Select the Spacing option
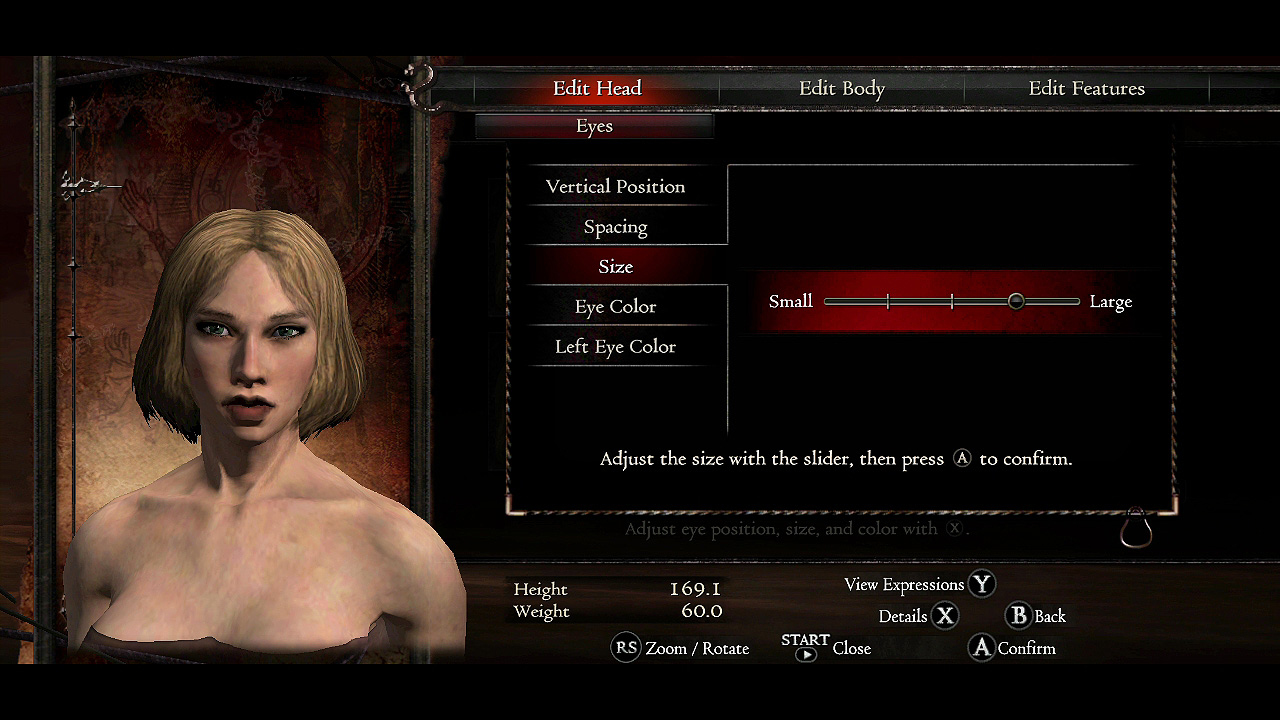 (x=615, y=227)
